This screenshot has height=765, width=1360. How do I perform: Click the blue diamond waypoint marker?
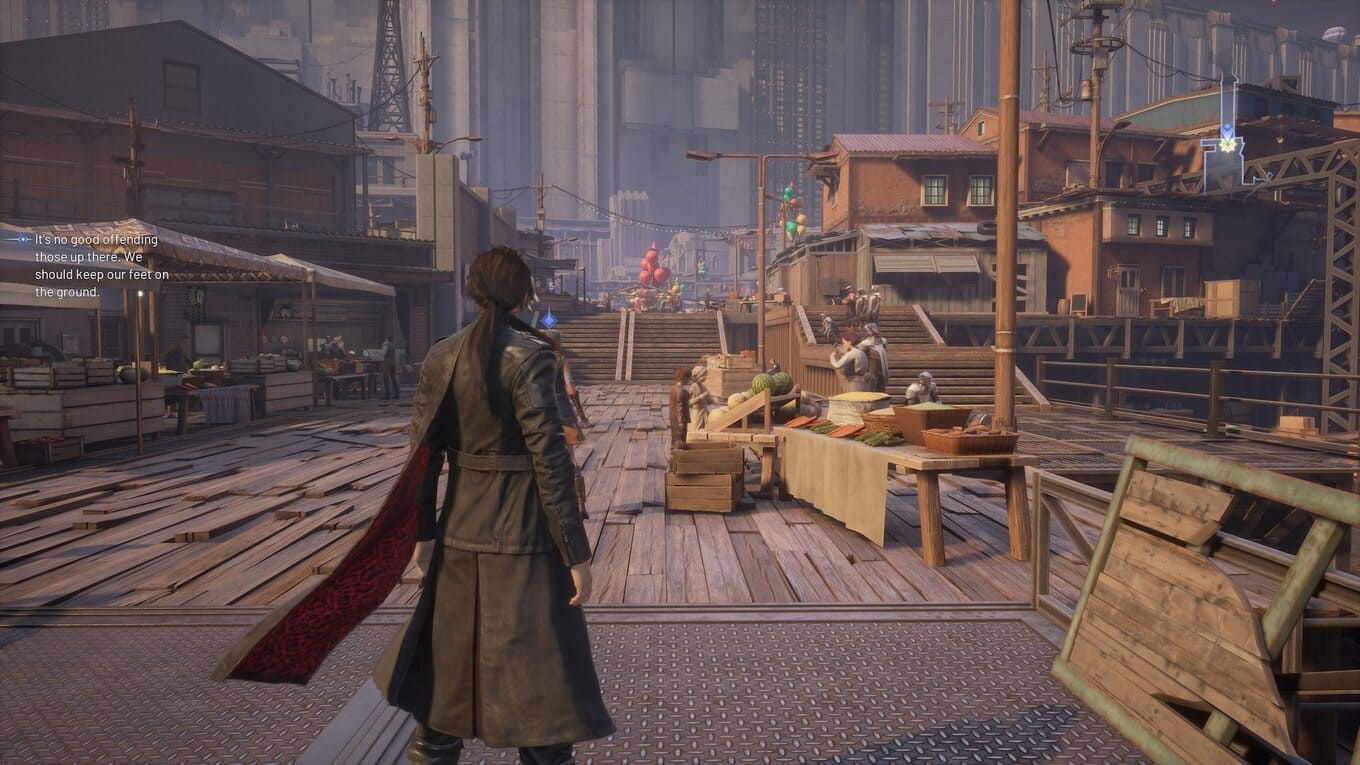click(548, 319)
